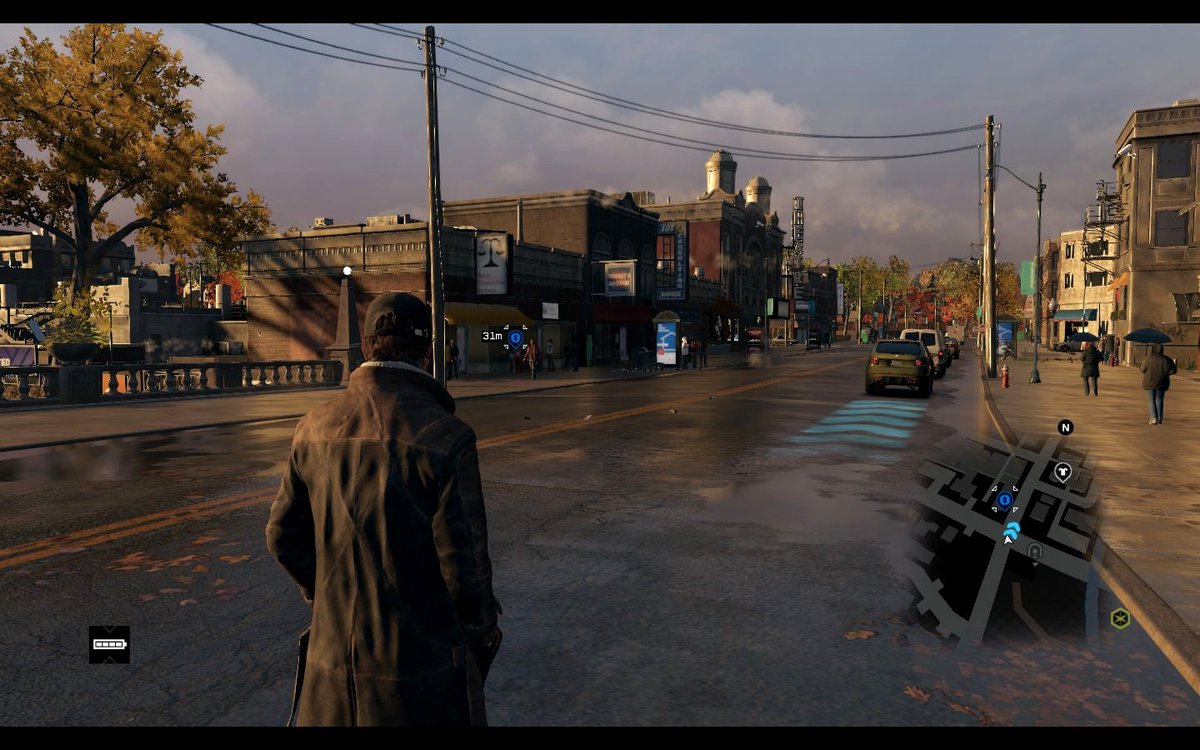This screenshot has height=750, width=1200.
Task: Click the minimap's north compass indicator
Action: click(1065, 427)
